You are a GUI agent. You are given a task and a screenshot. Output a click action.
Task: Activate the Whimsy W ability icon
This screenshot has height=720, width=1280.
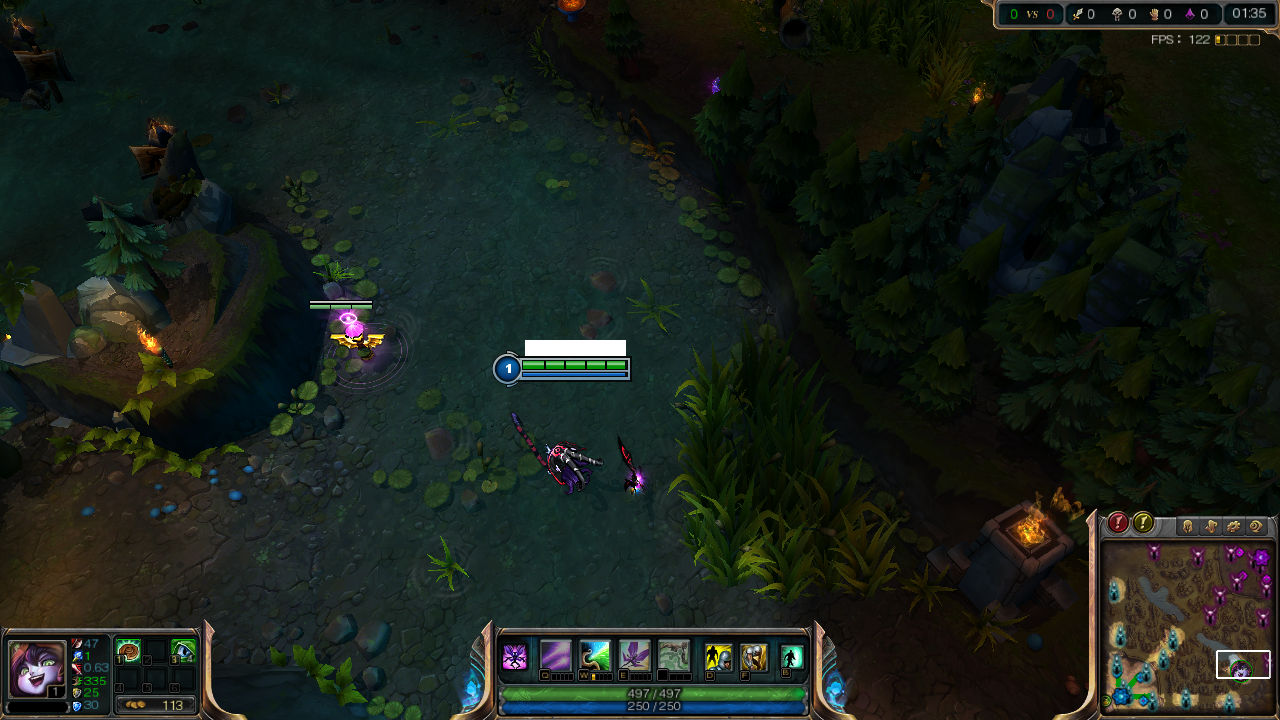click(595, 656)
